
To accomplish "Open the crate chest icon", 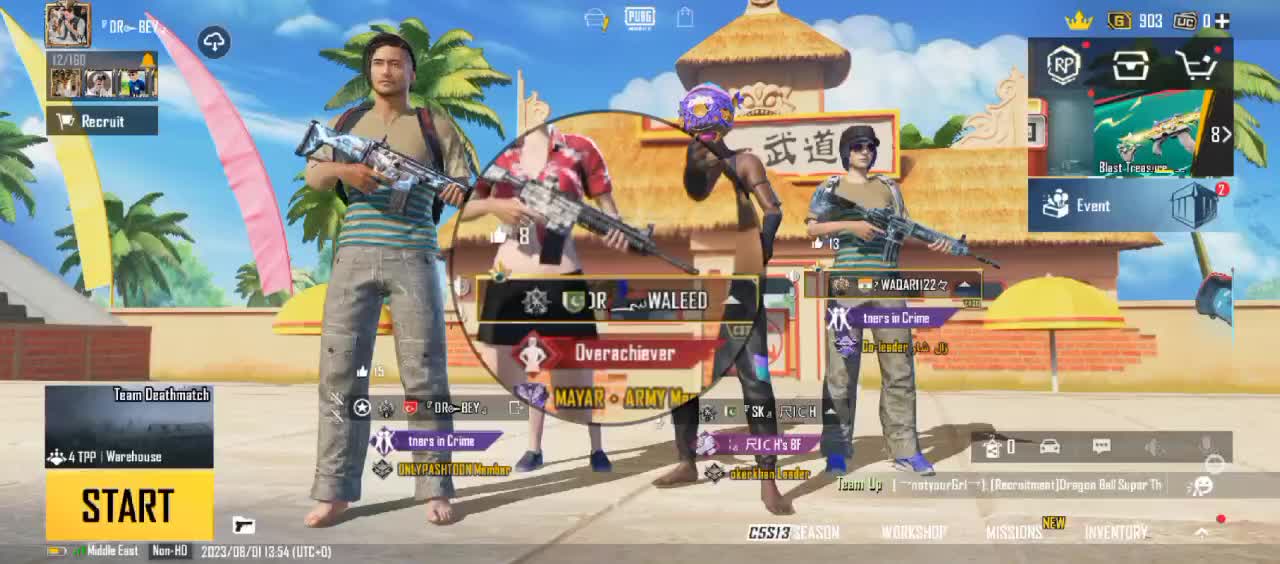I will tap(1130, 66).
